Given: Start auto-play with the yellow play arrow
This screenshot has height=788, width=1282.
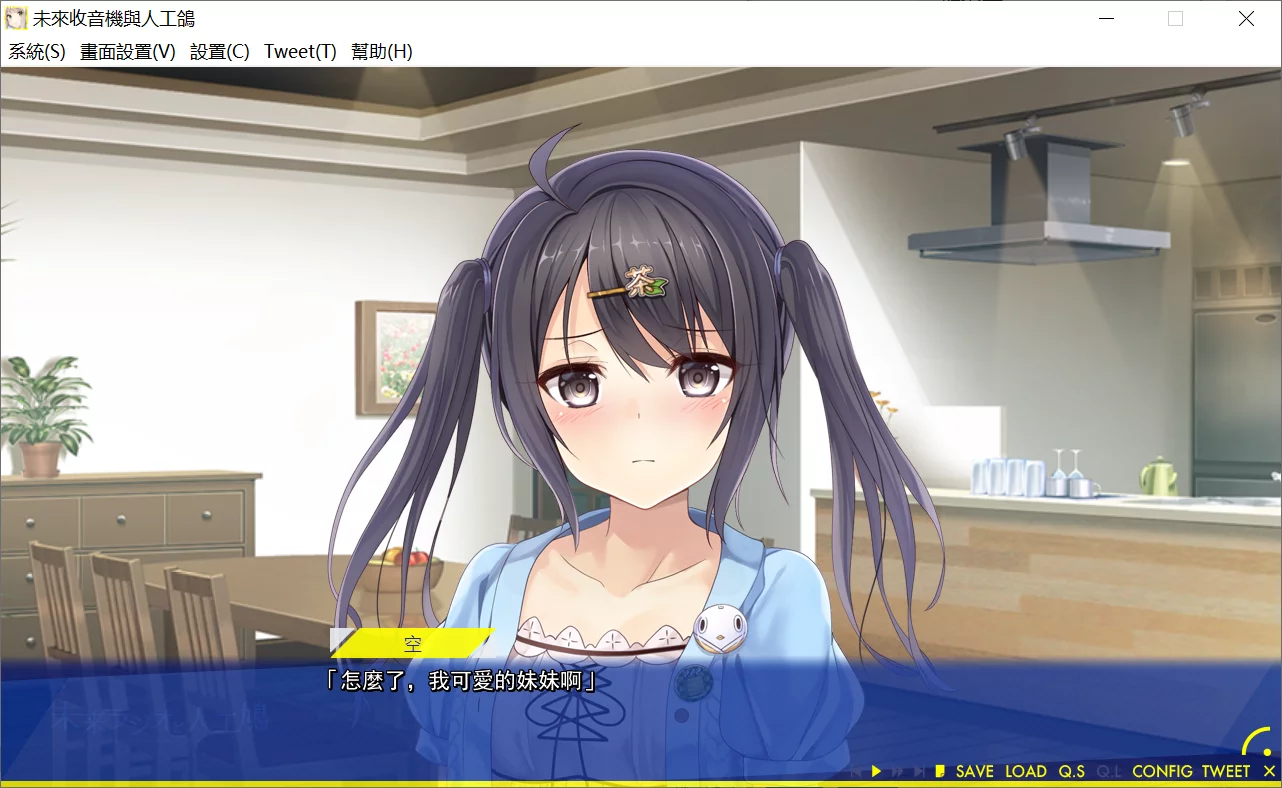Looking at the screenshot, I should (876, 771).
